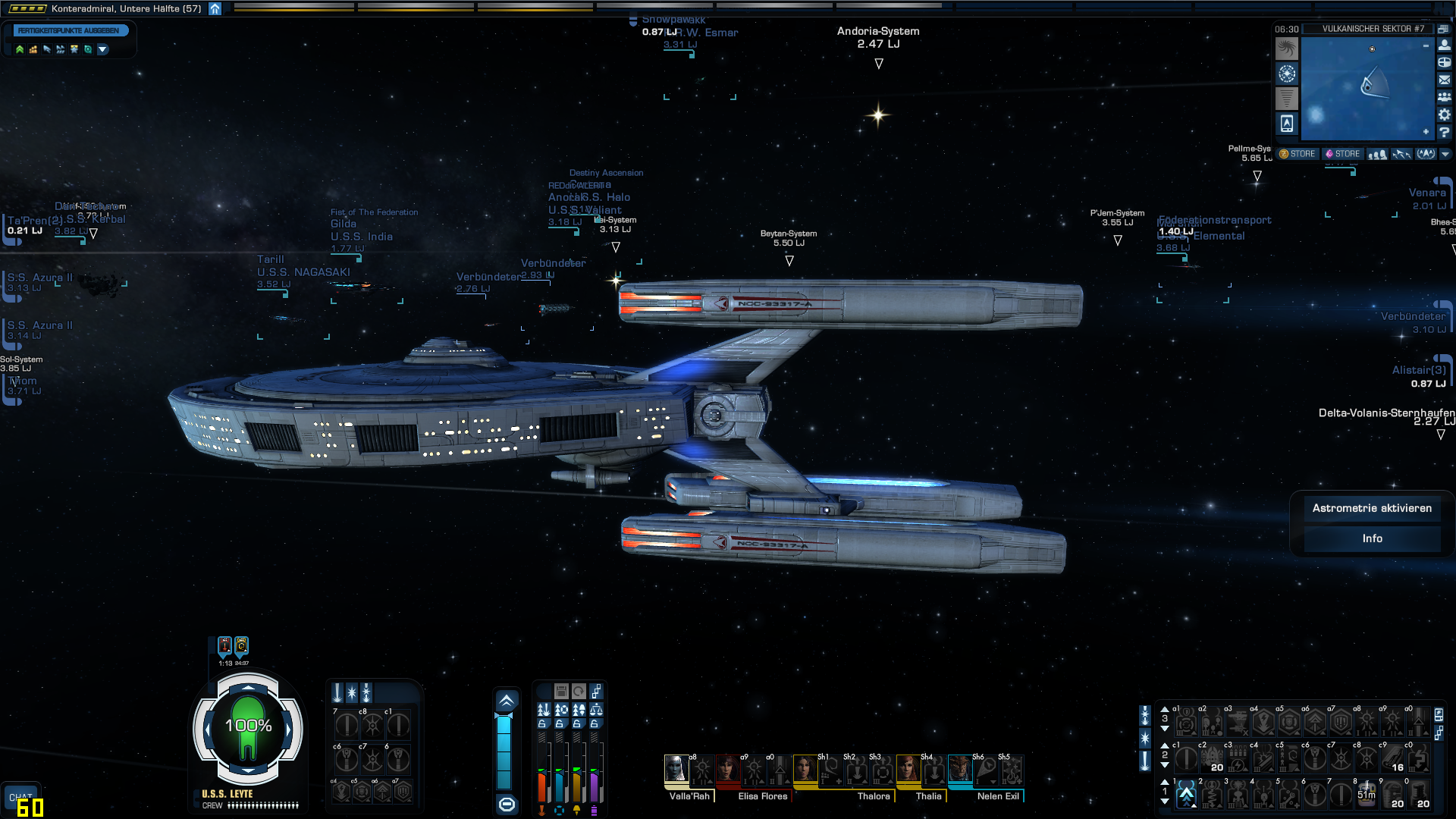This screenshot has height=819, width=1456.
Task: Open the game options gear icon
Action: pos(1445,115)
